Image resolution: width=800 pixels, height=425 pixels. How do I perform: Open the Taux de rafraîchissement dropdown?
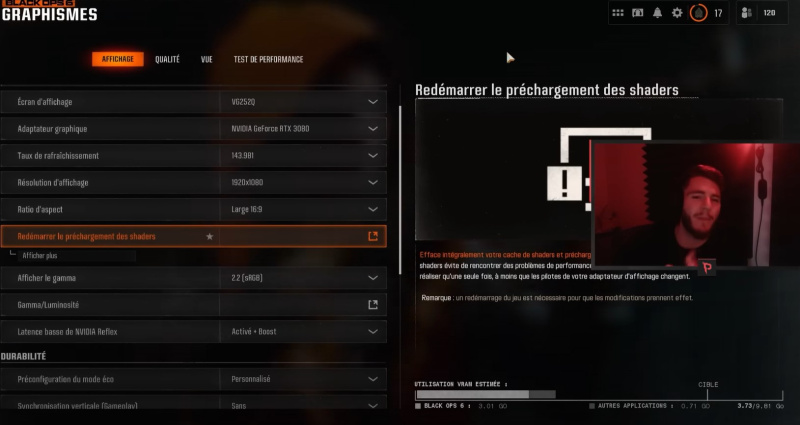click(x=301, y=156)
